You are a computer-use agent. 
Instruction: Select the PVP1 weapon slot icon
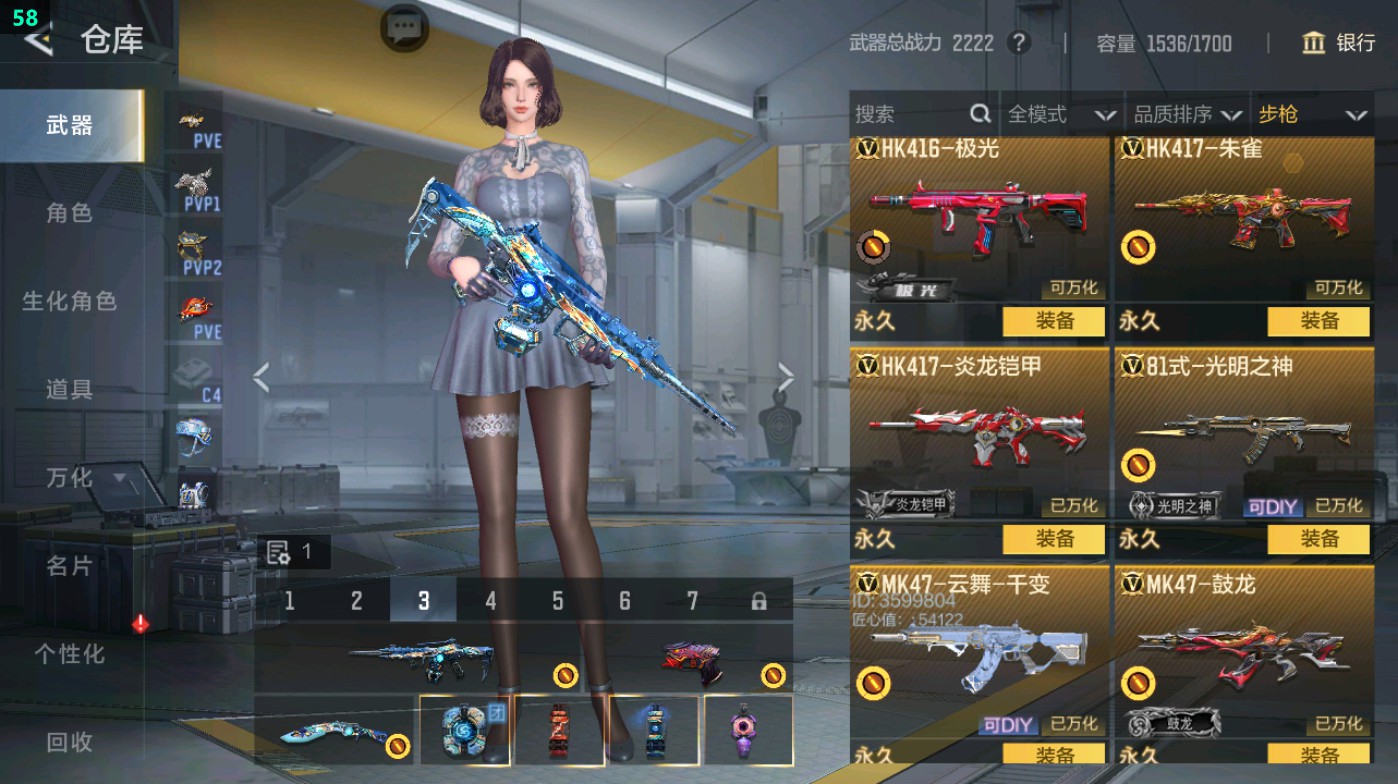197,188
